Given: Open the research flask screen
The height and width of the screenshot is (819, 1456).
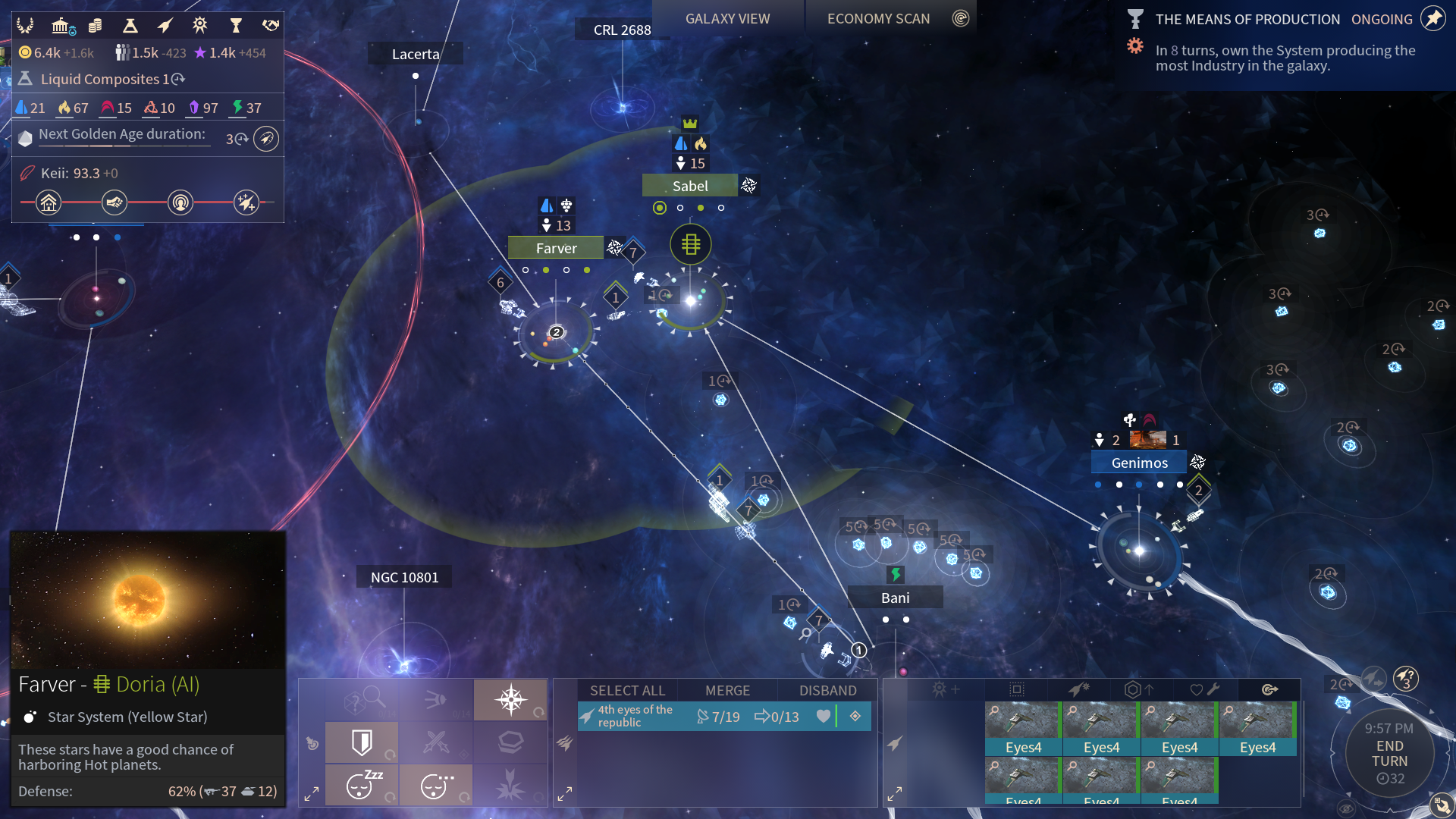Looking at the screenshot, I should pos(130,26).
